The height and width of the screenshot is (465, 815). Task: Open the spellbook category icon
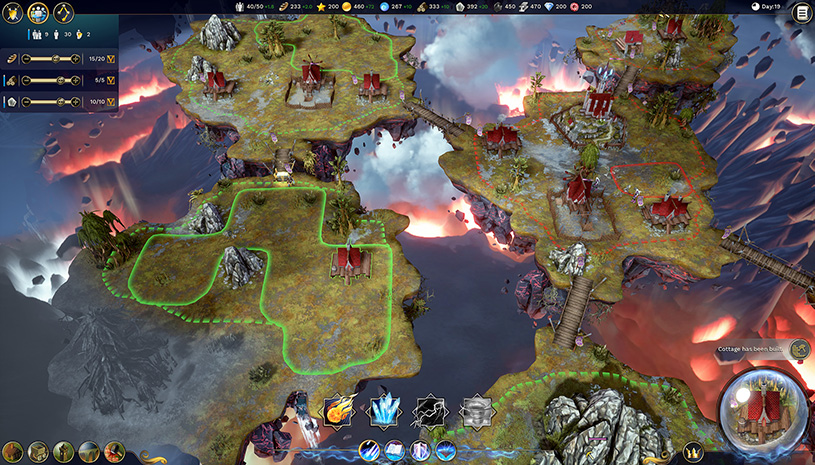pyautogui.click(x=394, y=451)
